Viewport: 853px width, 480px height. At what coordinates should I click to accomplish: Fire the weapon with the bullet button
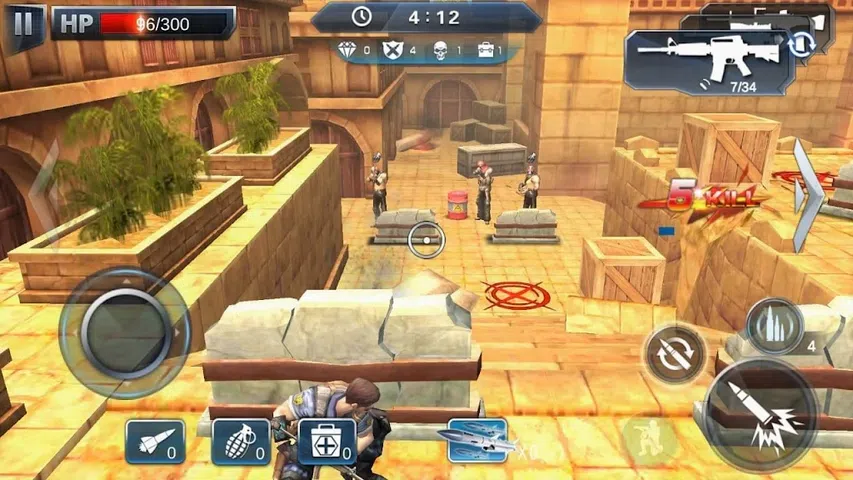(761, 413)
